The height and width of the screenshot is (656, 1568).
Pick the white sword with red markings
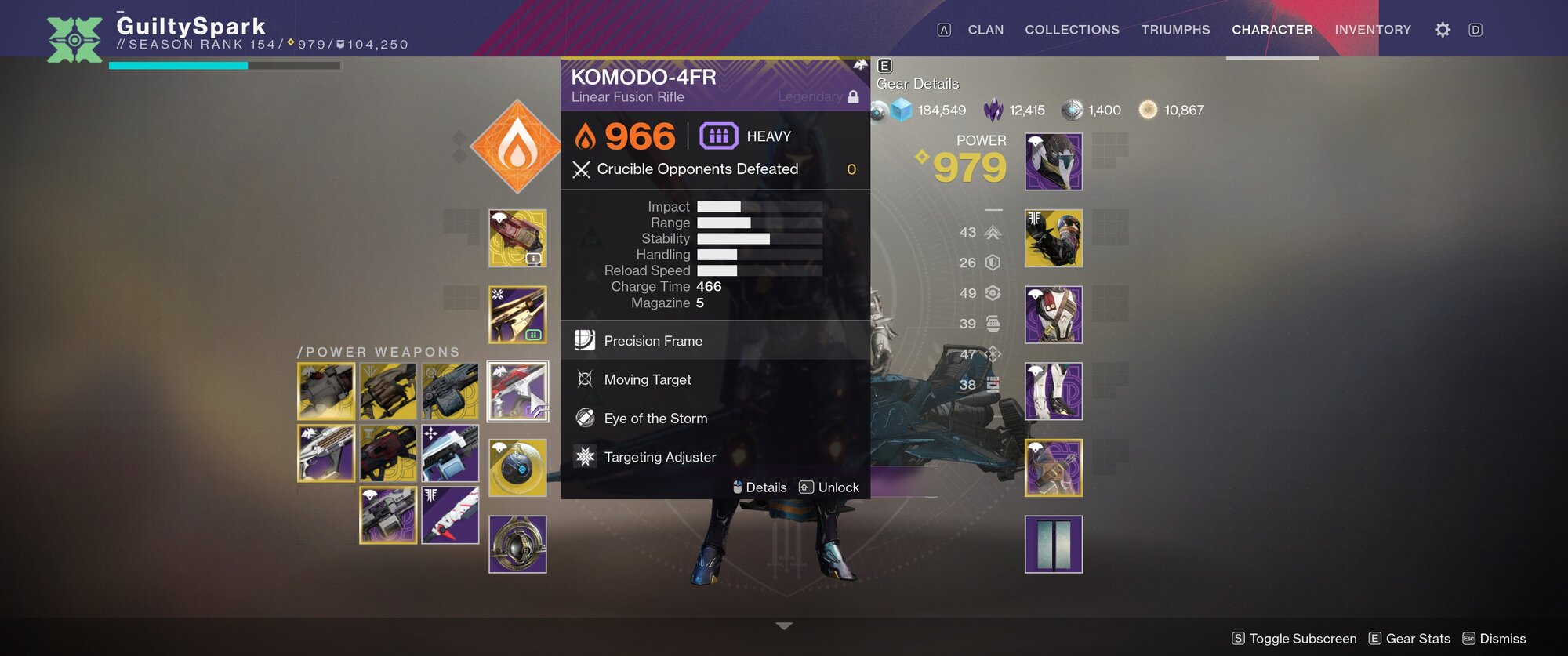click(x=450, y=515)
